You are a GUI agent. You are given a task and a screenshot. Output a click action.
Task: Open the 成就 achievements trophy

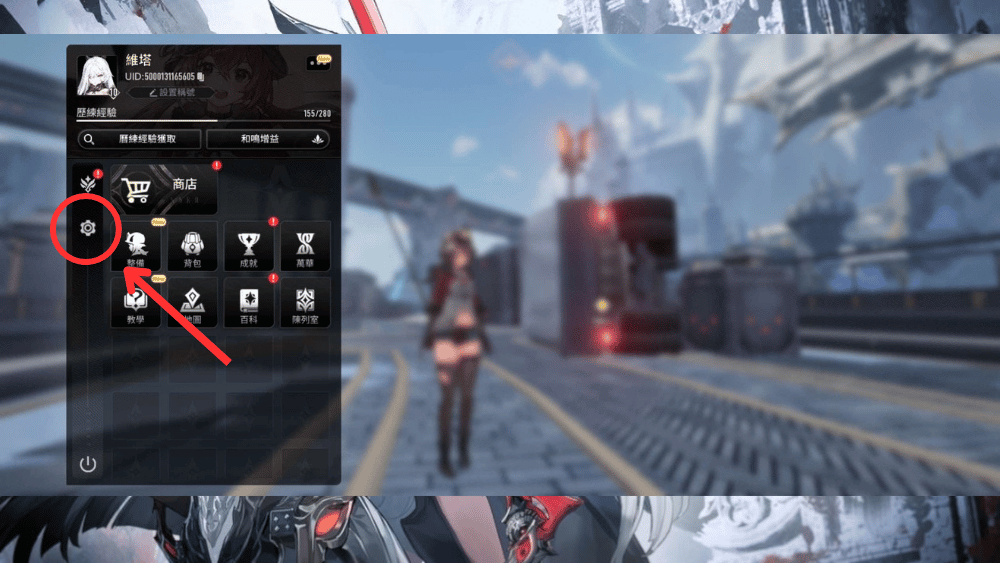pos(249,246)
